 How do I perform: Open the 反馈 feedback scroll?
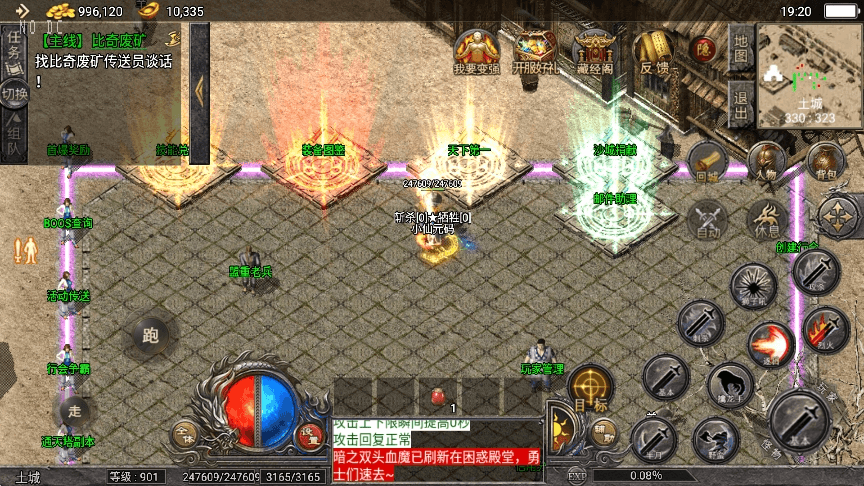(x=654, y=52)
